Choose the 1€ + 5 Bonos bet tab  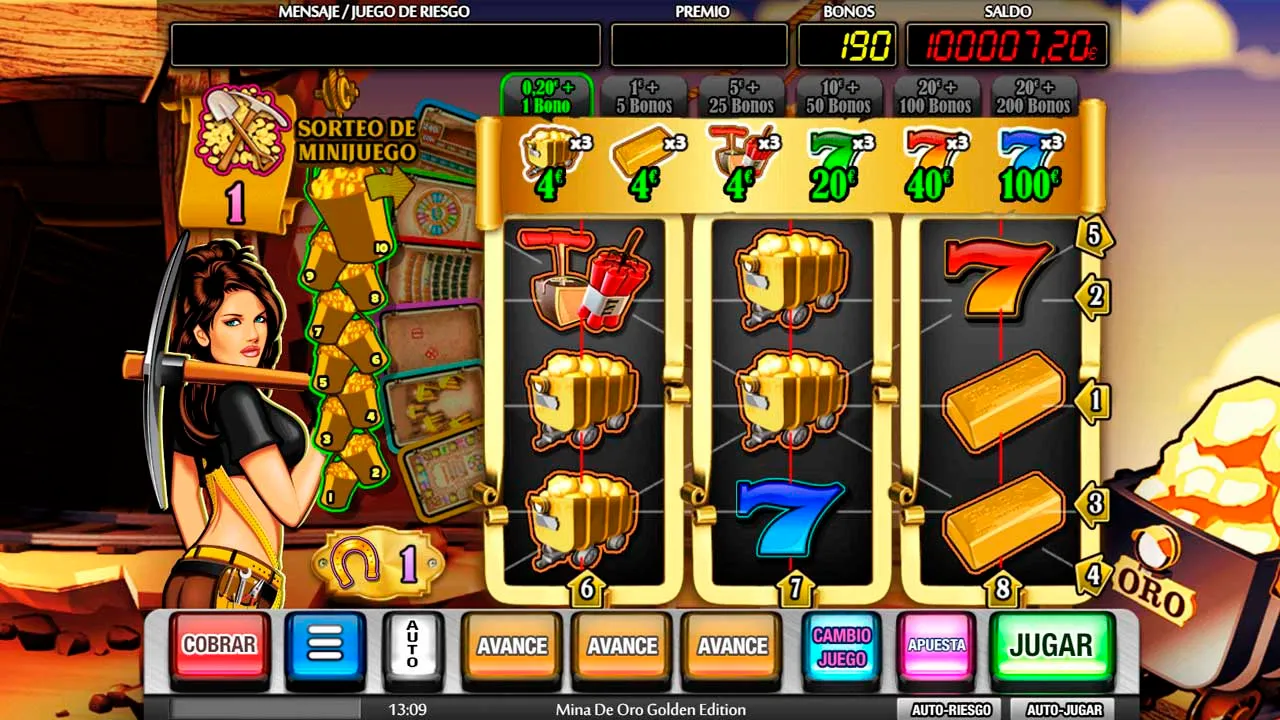pos(643,97)
